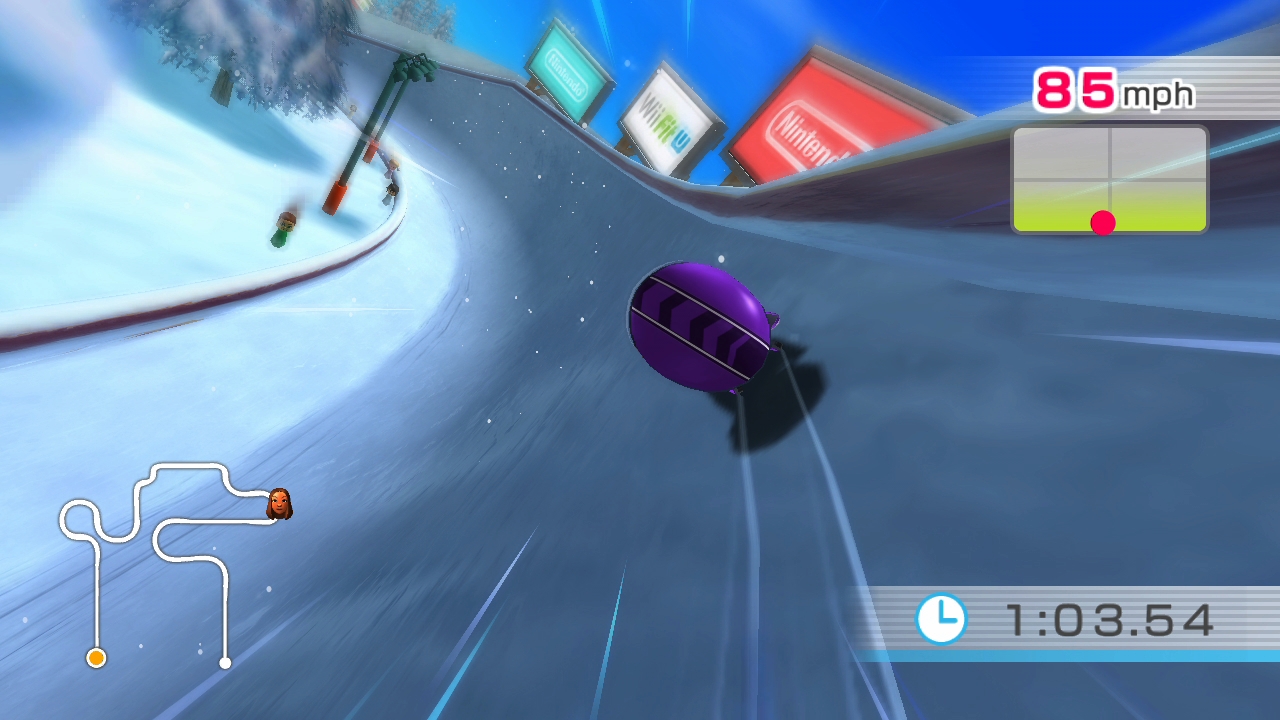The image size is (1280, 720).
Task: Select the Mii head marker on the course map
Action: coord(279,504)
